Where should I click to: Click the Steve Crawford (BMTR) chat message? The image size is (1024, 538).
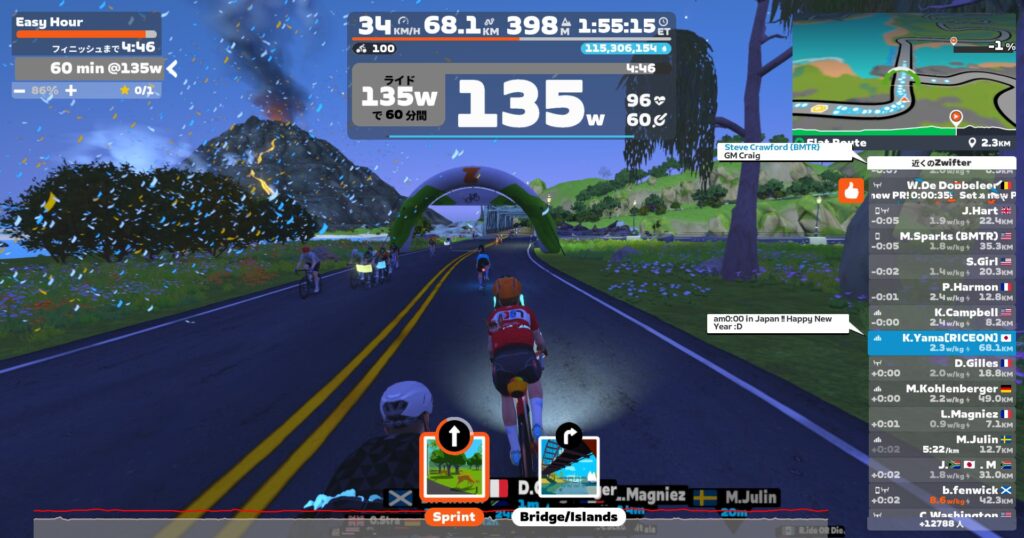coord(787,152)
